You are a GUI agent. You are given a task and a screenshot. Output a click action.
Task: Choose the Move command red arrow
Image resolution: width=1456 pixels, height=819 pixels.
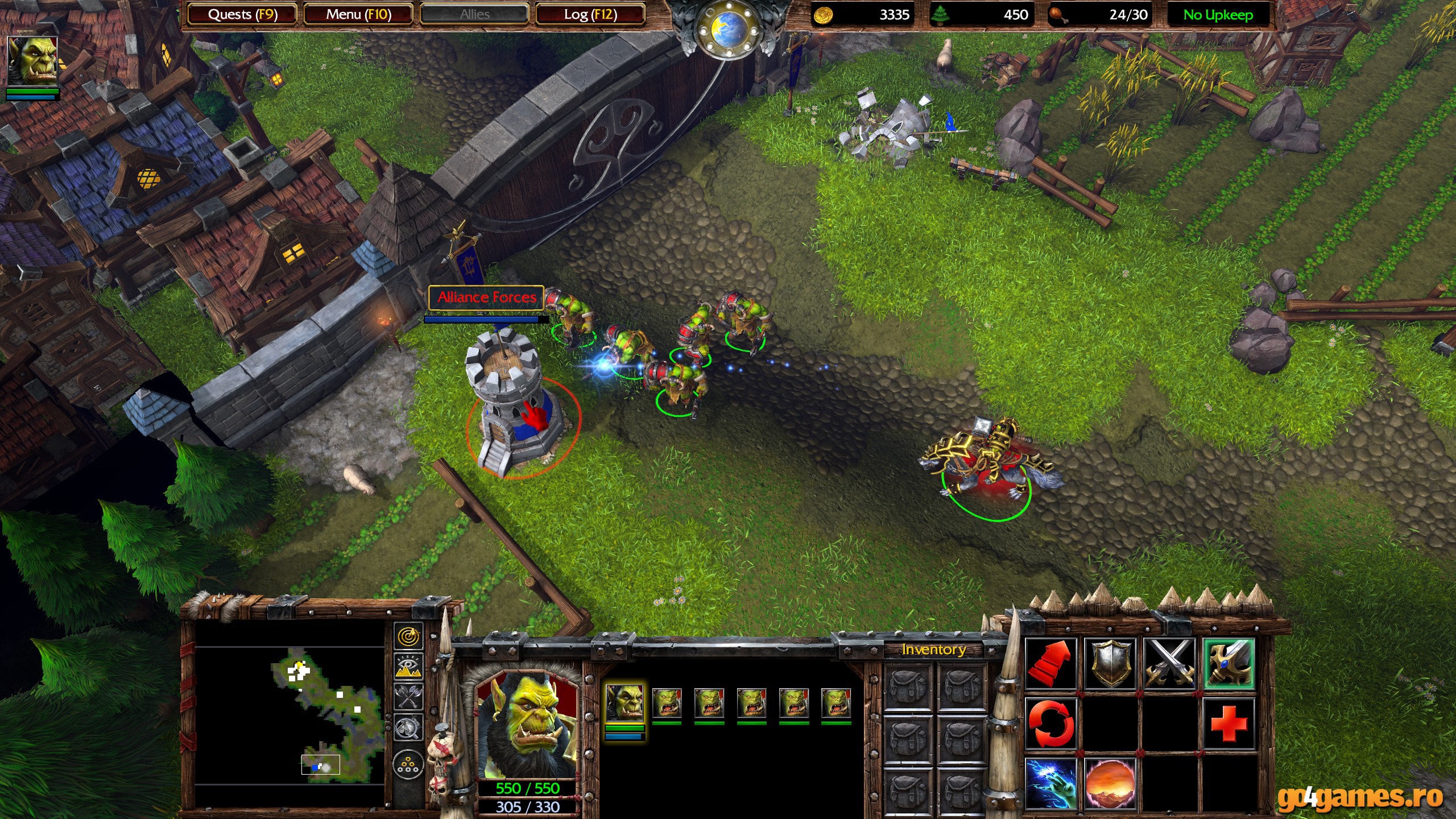1051,663
